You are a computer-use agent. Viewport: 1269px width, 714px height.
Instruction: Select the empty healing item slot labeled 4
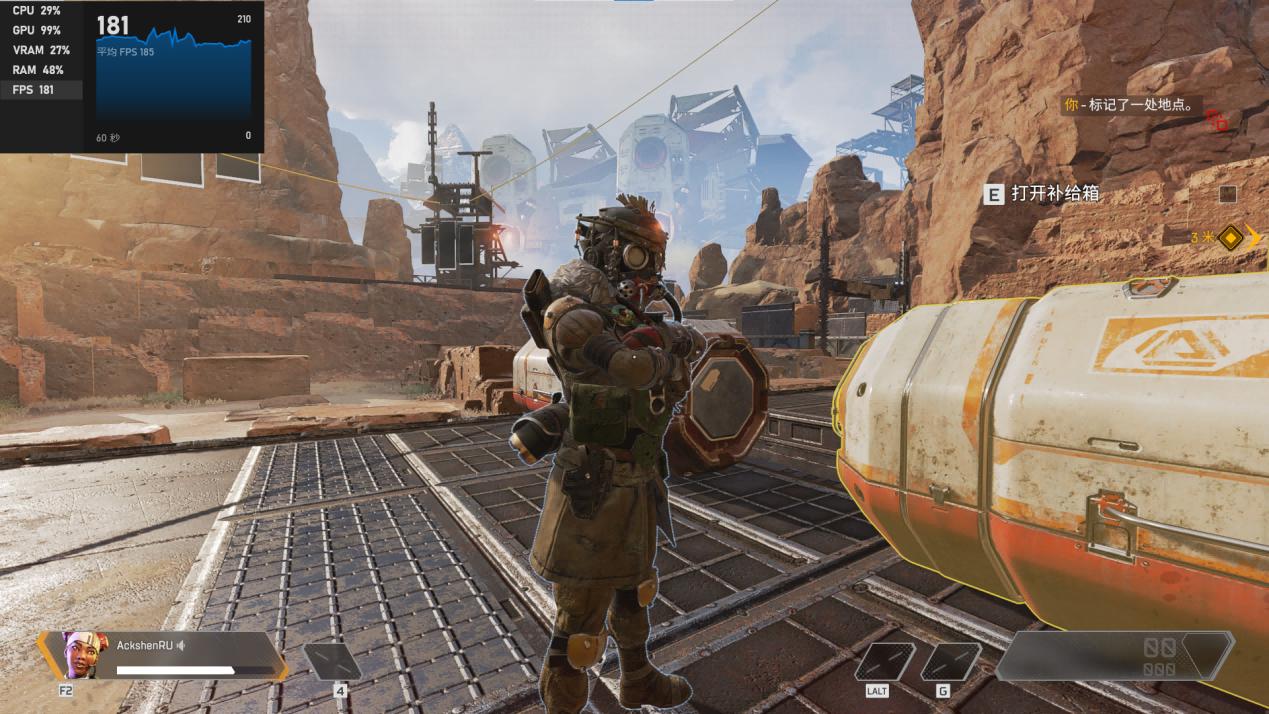click(332, 662)
